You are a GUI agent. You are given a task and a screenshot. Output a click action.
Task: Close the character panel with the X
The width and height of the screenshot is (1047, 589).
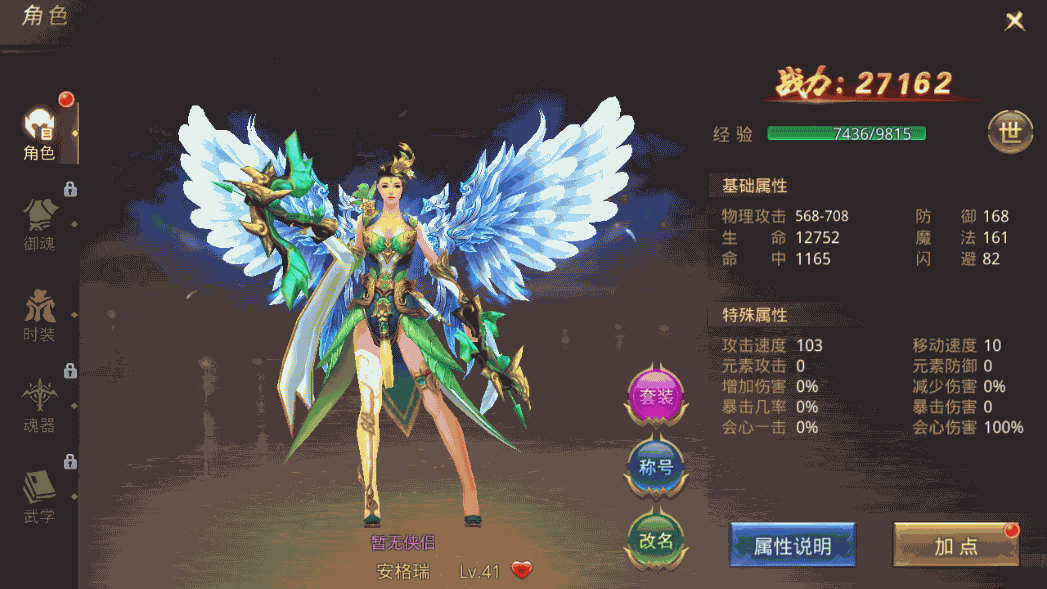pos(1015,21)
